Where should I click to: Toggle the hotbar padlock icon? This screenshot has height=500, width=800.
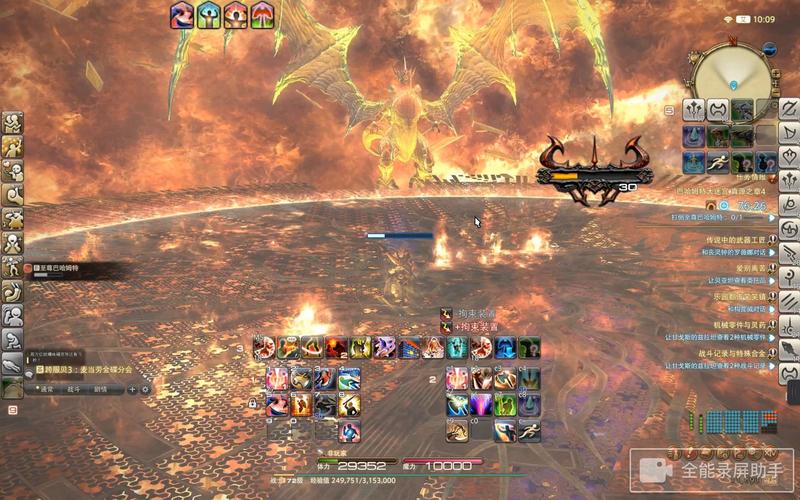(x=253, y=403)
